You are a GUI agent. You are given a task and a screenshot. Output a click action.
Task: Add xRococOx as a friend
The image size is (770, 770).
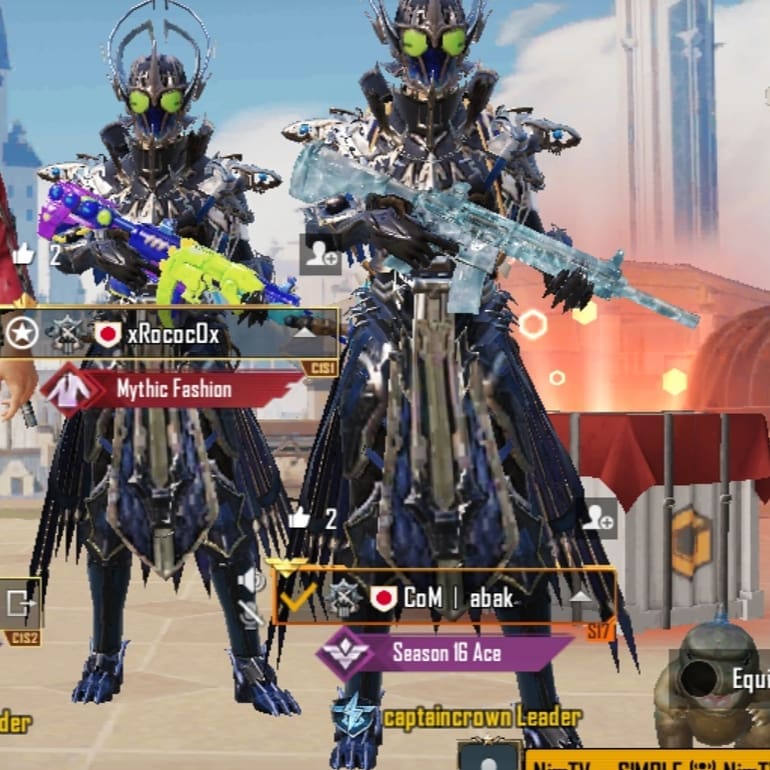pyautogui.click(x=321, y=254)
